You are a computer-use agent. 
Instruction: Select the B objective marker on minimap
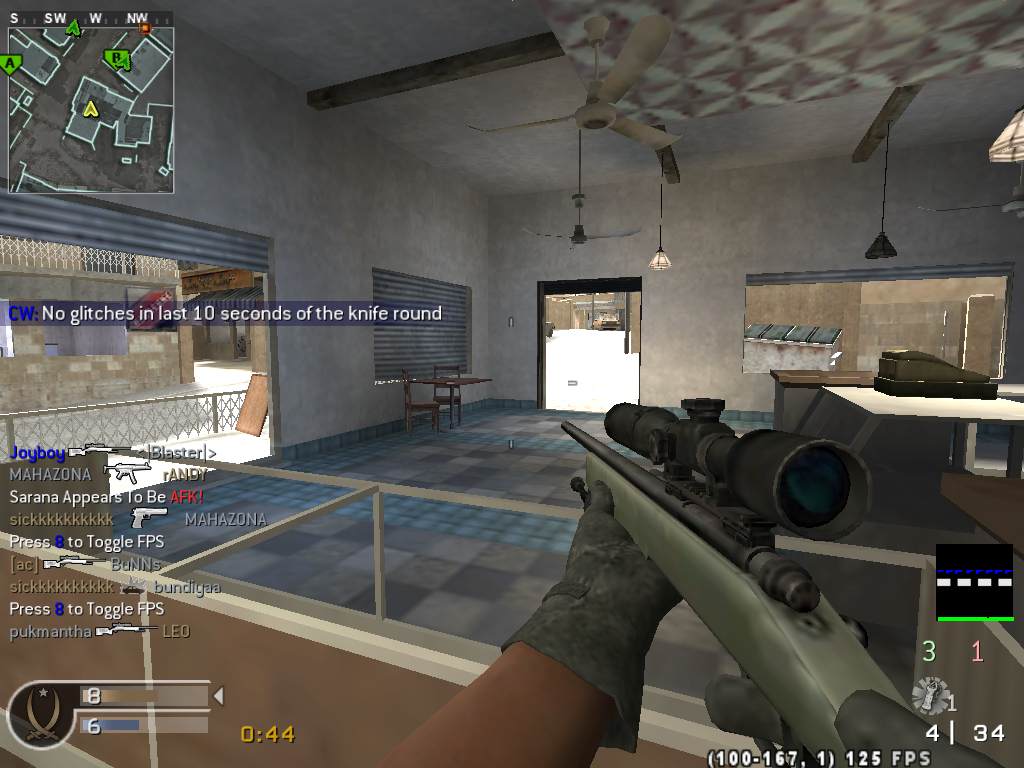tap(119, 59)
